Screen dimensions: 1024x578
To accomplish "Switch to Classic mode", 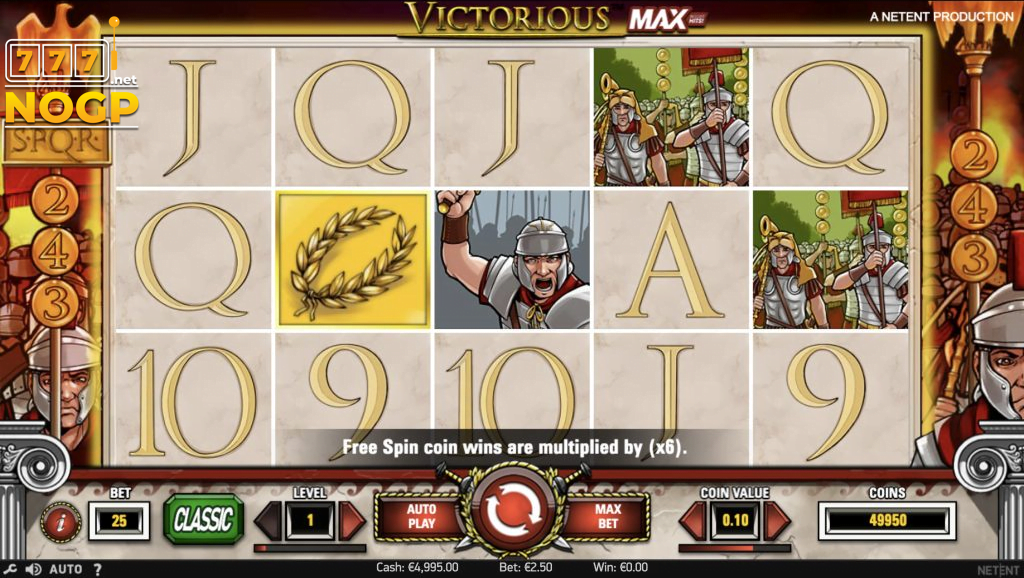I will tap(204, 519).
